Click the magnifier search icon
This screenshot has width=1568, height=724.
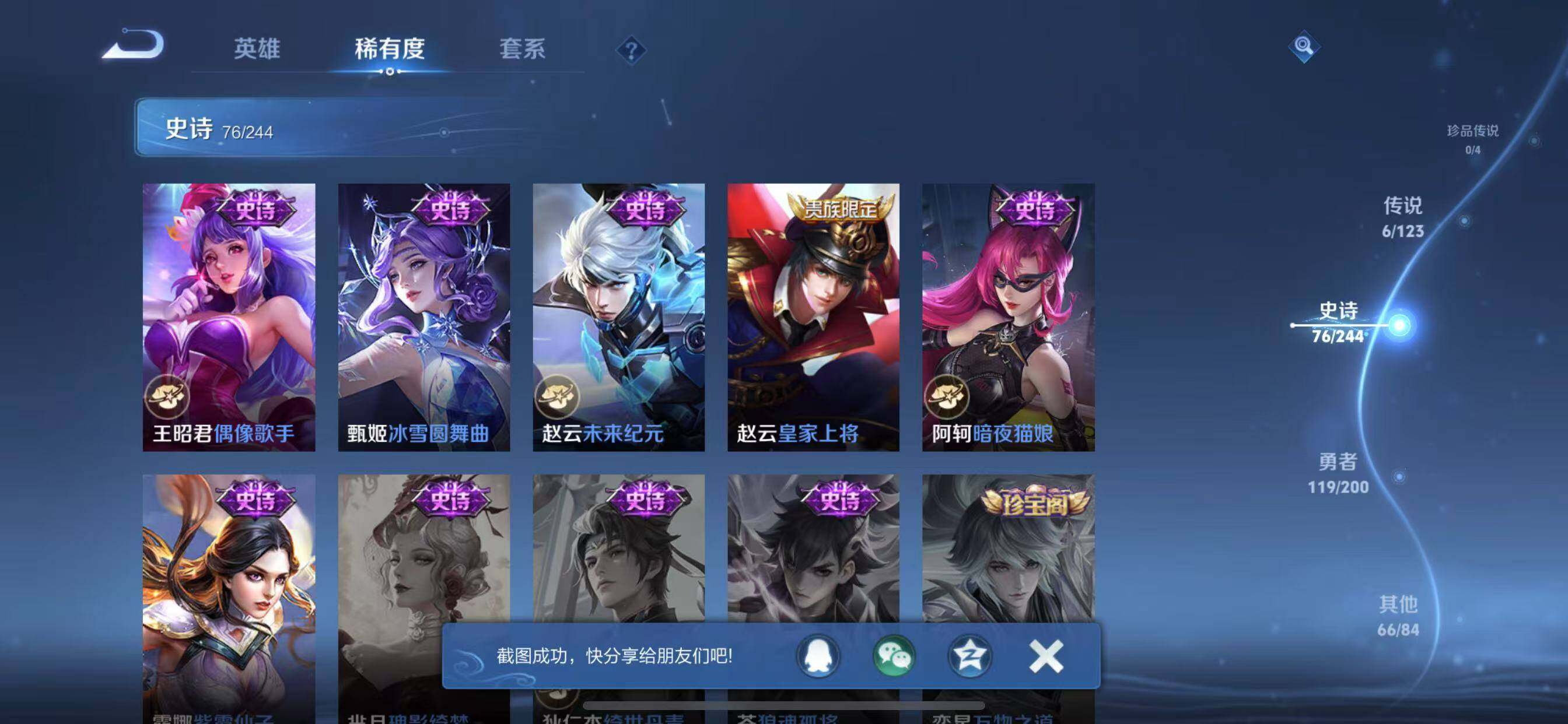(1303, 46)
